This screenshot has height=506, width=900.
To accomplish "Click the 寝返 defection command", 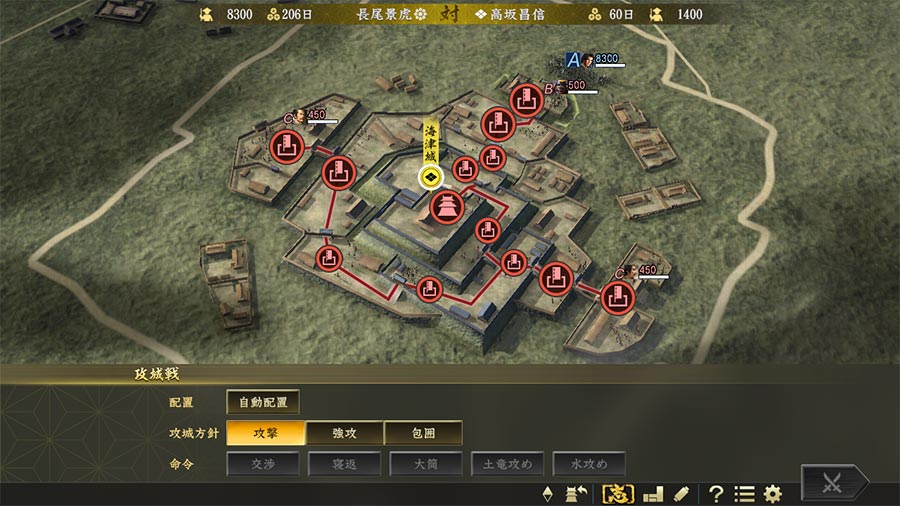I will [344, 463].
